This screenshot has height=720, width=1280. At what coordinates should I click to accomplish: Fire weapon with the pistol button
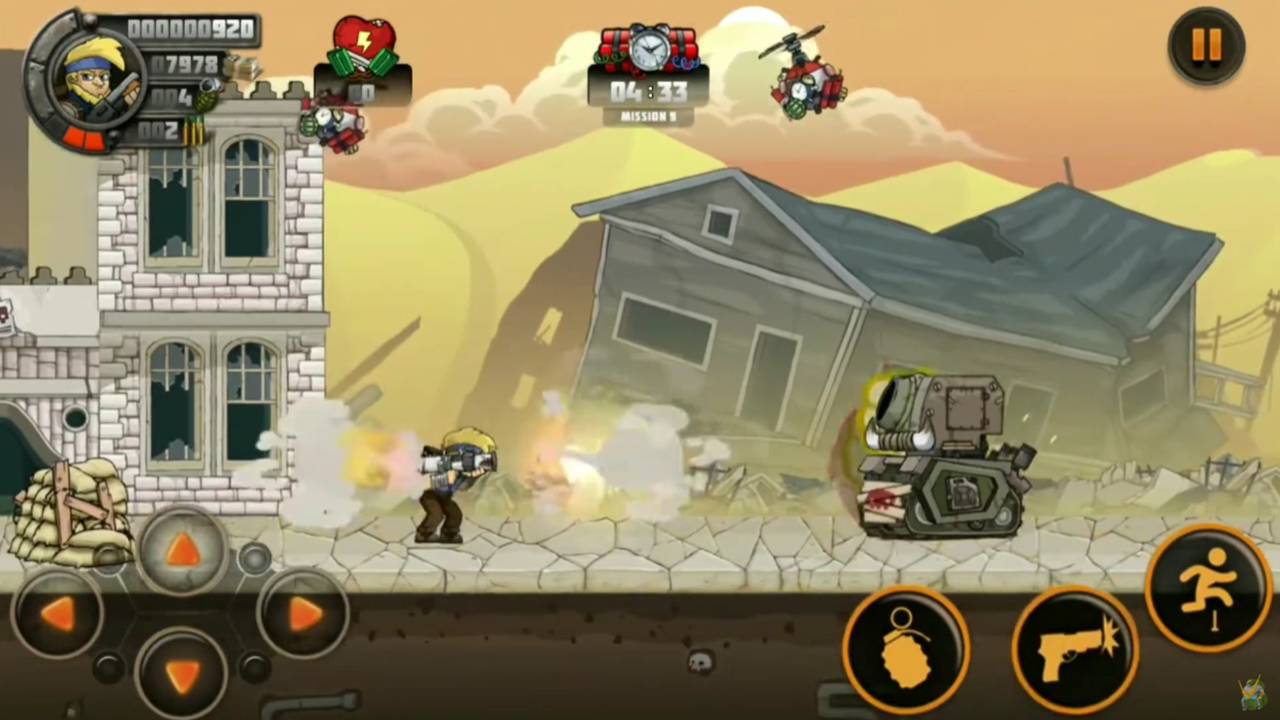(x=1075, y=648)
